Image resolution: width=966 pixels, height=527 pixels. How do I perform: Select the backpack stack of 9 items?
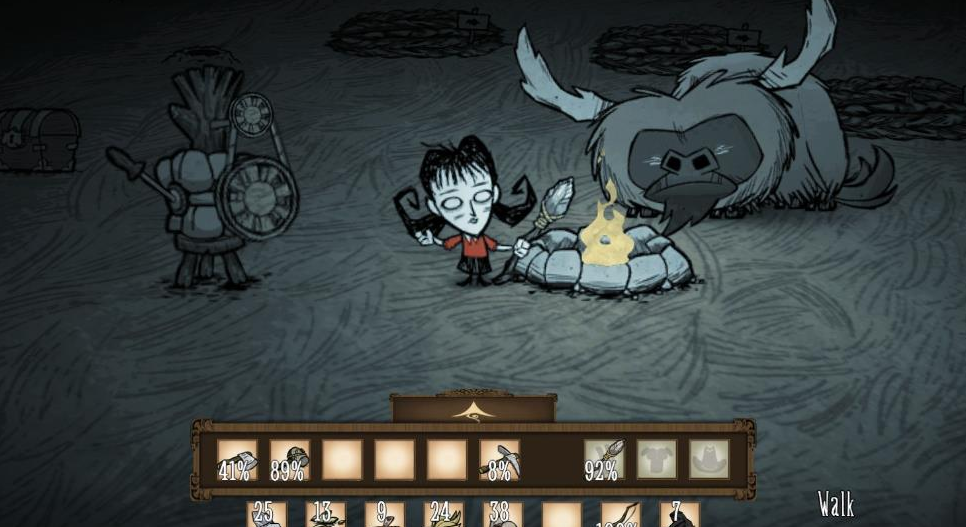tap(384, 515)
